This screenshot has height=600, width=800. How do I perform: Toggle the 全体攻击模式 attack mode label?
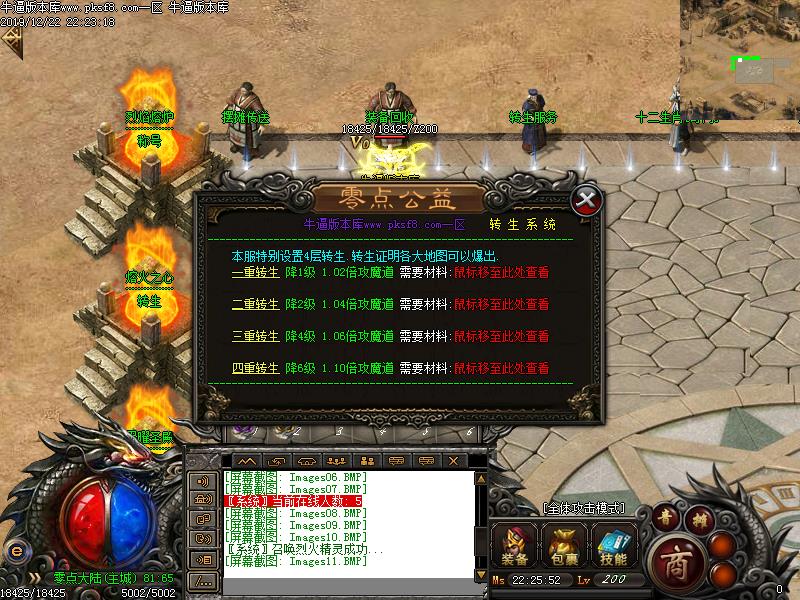pyautogui.click(x=583, y=508)
